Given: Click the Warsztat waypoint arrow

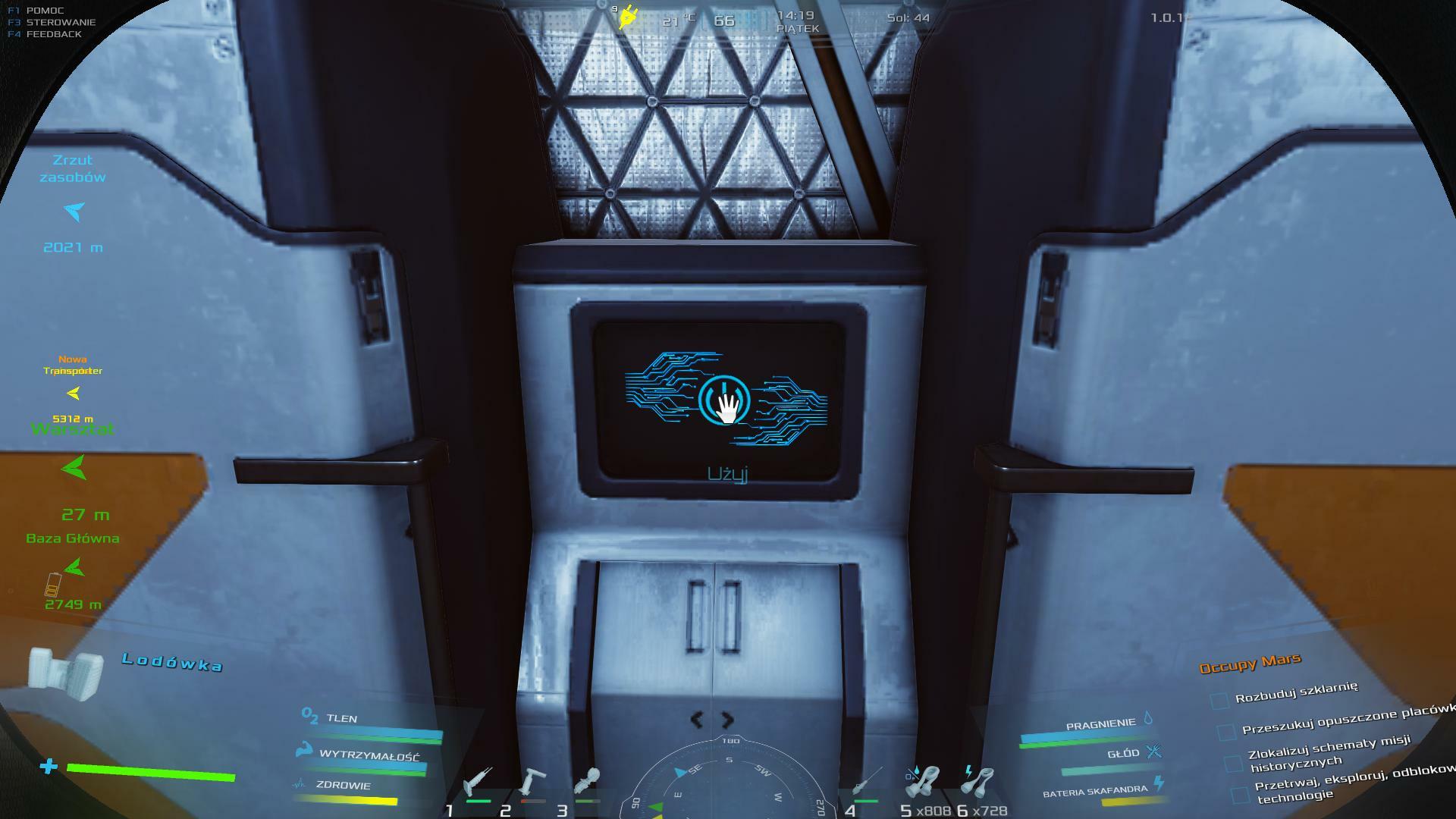Looking at the screenshot, I should tap(74, 467).
